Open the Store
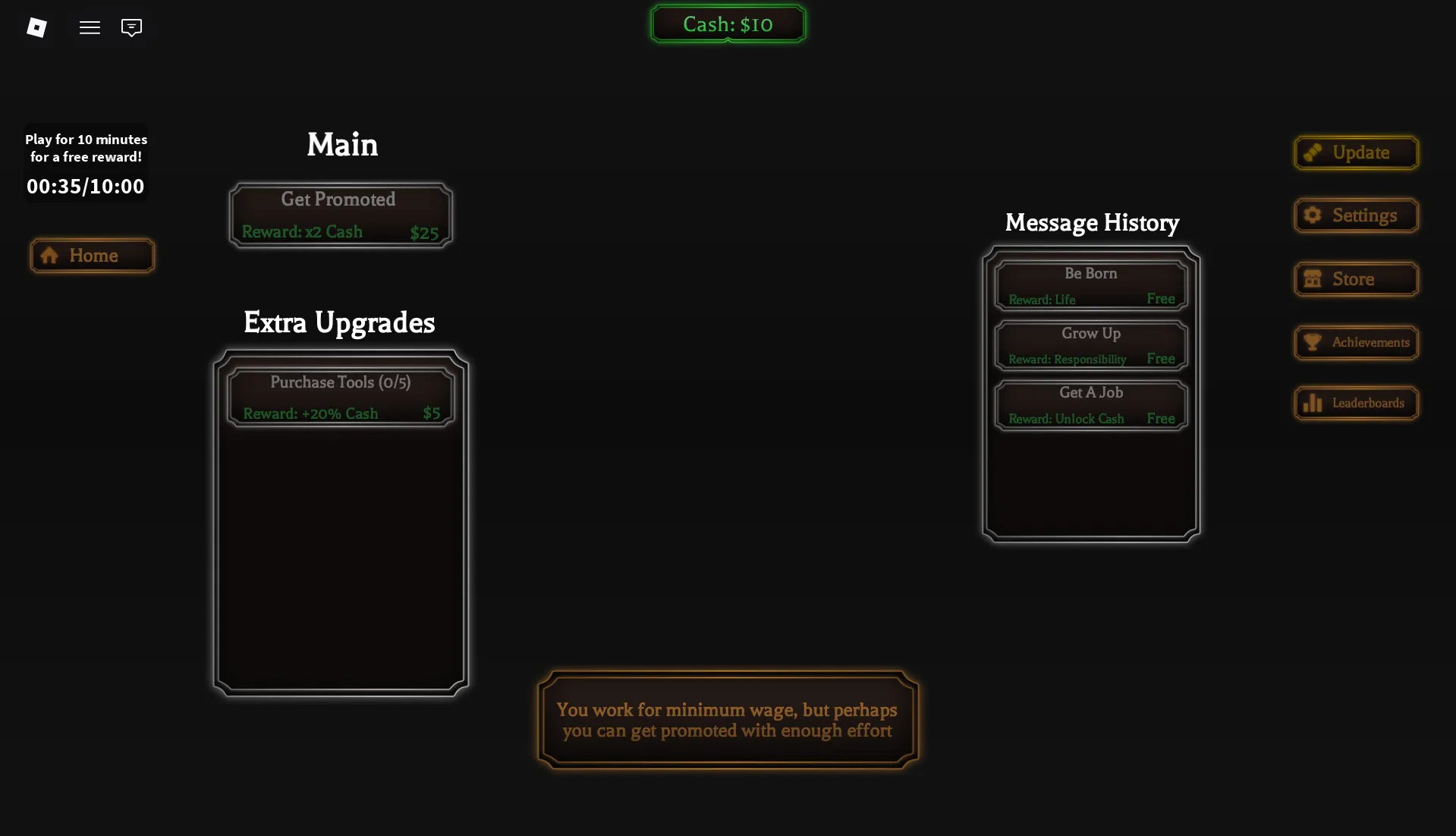 (1356, 279)
